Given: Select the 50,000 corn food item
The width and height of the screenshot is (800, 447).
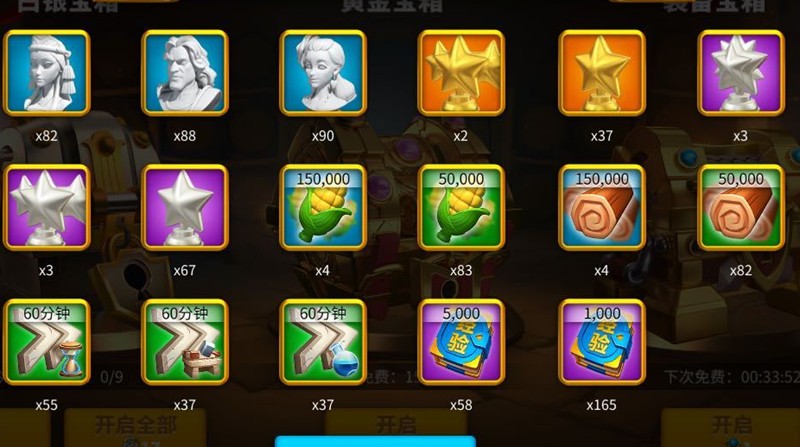Looking at the screenshot, I should click(461, 207).
